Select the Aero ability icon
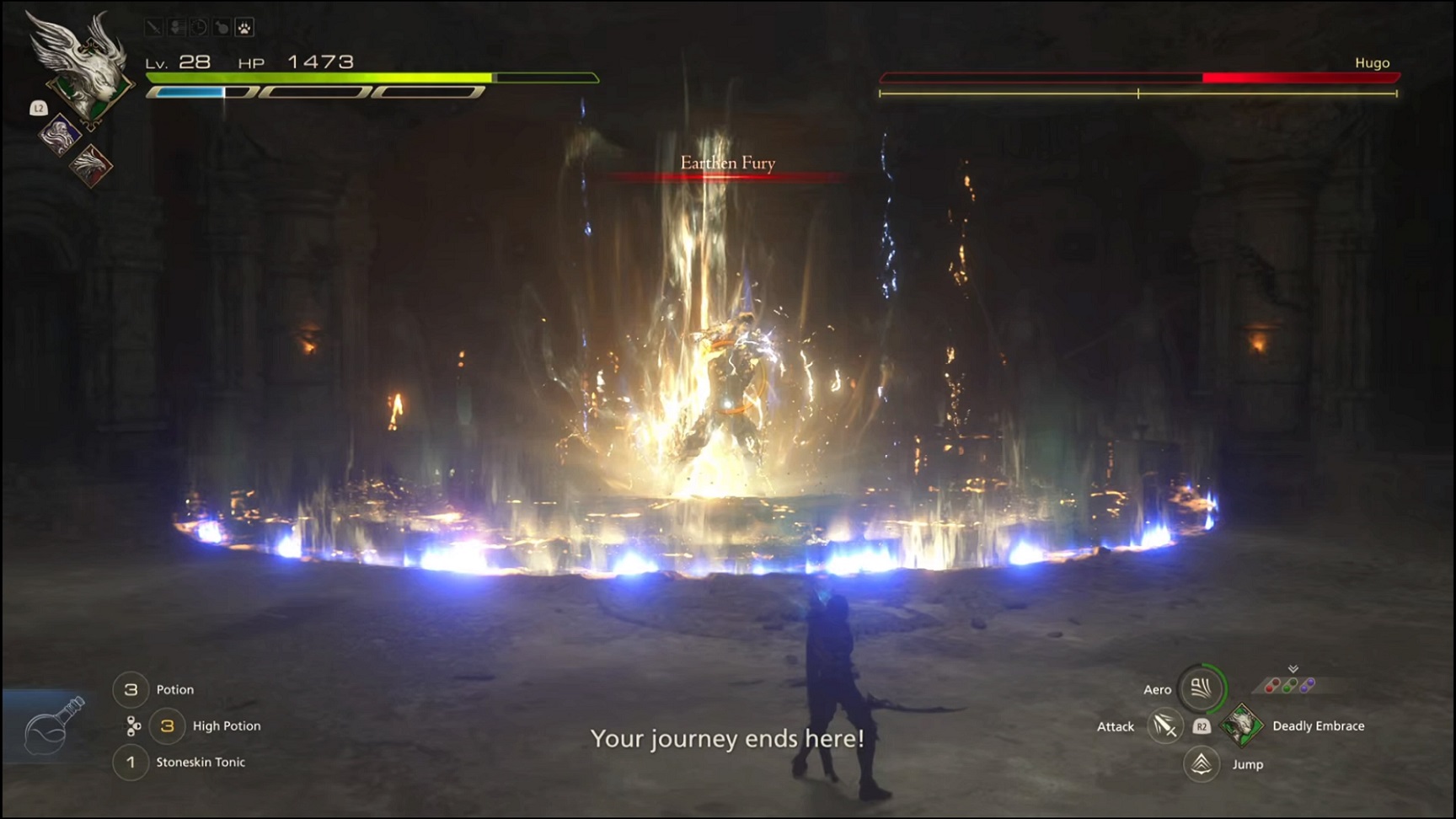This screenshot has width=1456, height=819. pos(1201,688)
